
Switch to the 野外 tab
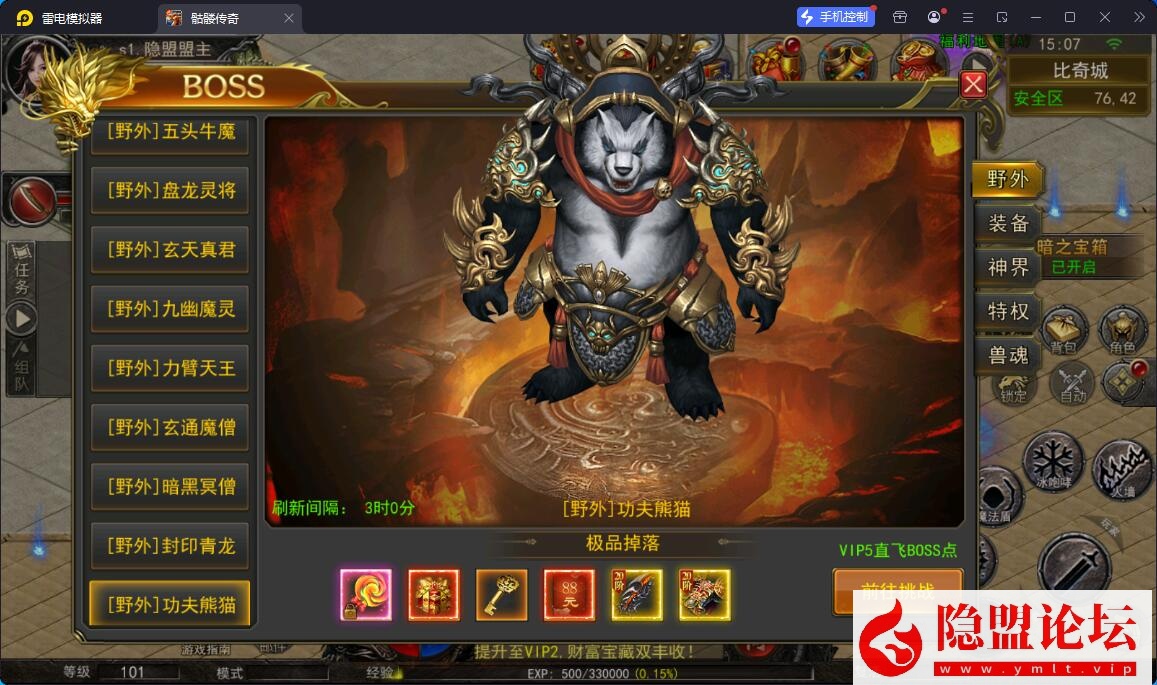pyautogui.click(x=1007, y=180)
